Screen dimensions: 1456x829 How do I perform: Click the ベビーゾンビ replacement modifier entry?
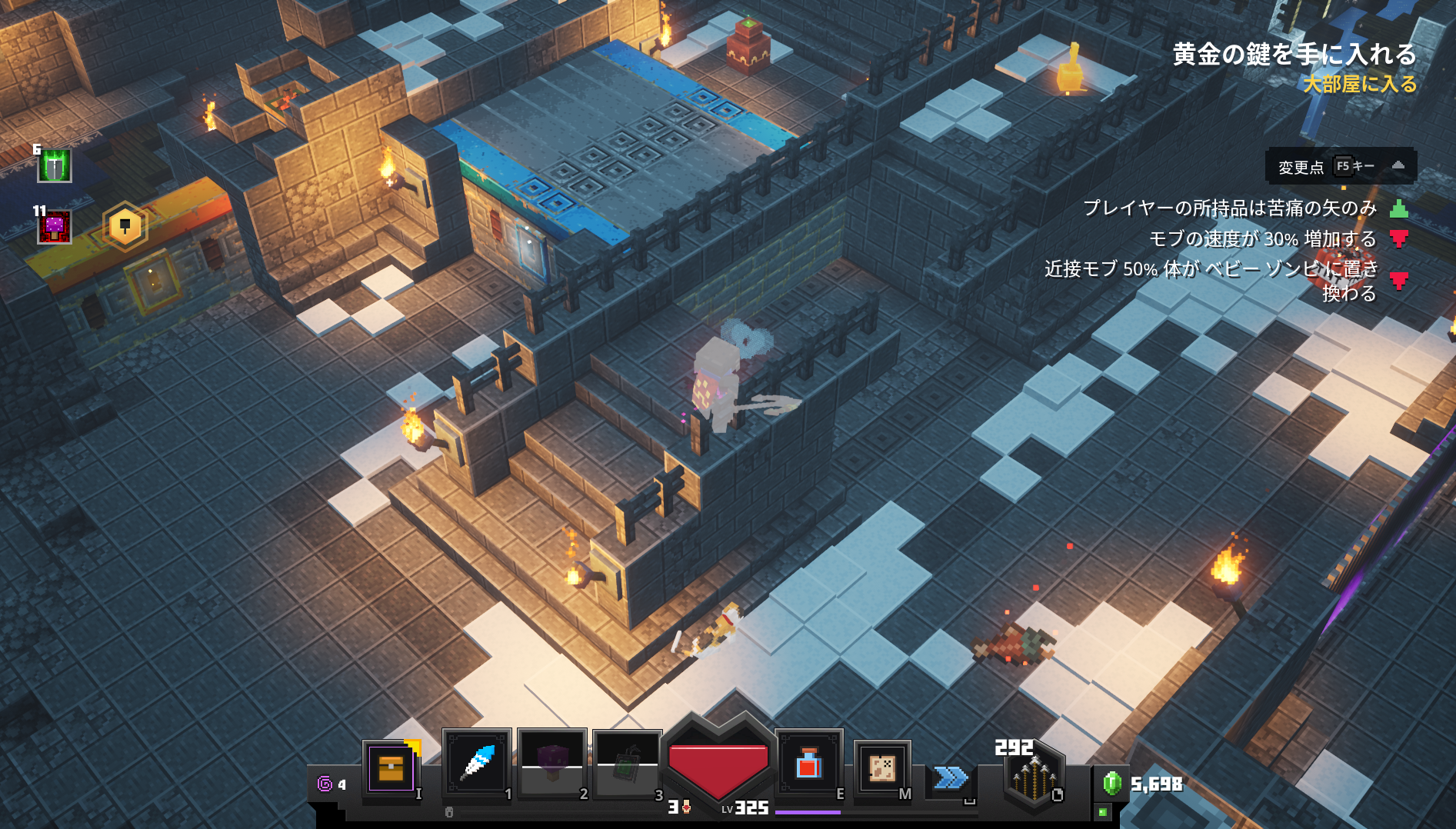[x=1211, y=280]
